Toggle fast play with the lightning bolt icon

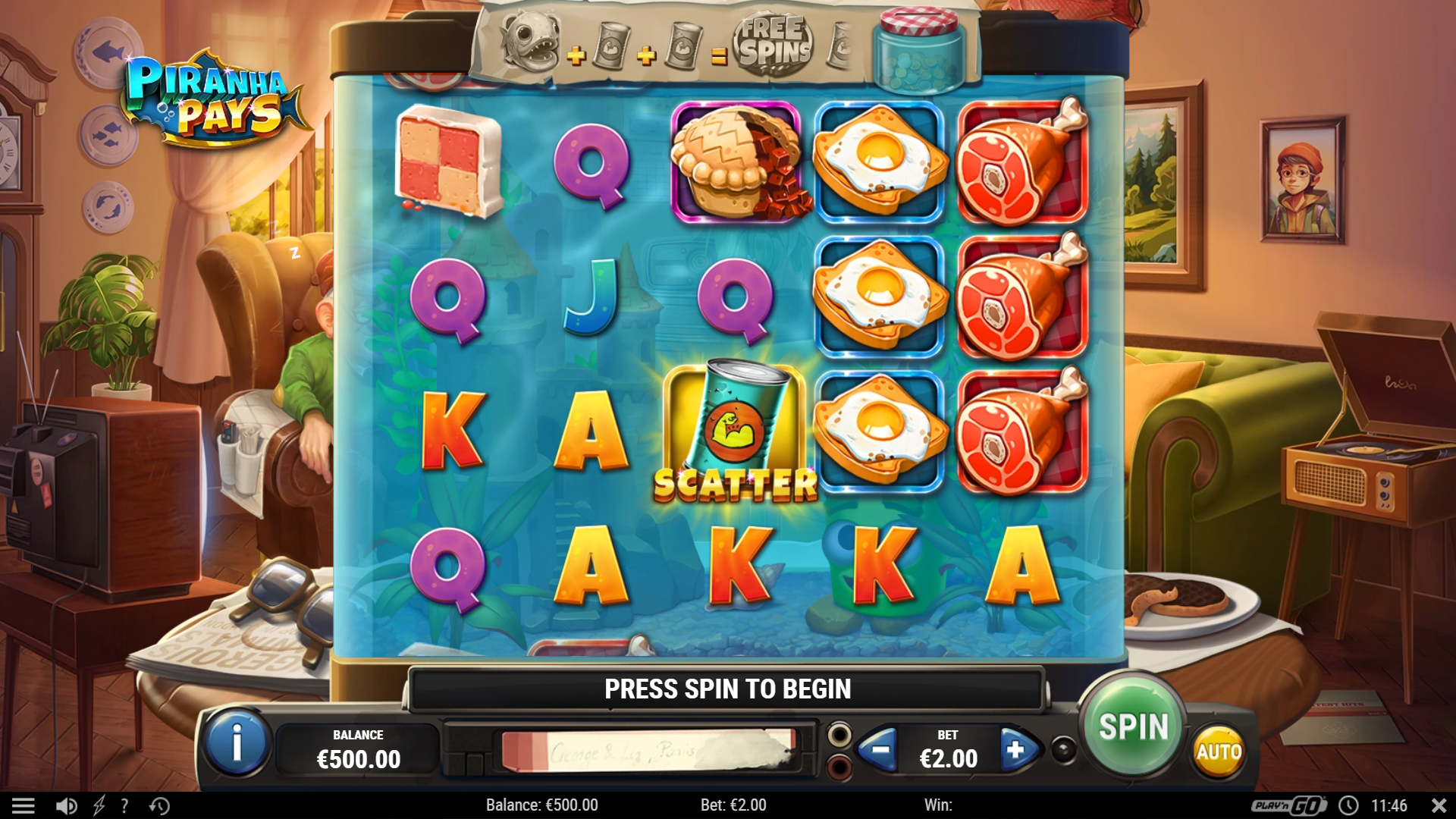point(99,805)
